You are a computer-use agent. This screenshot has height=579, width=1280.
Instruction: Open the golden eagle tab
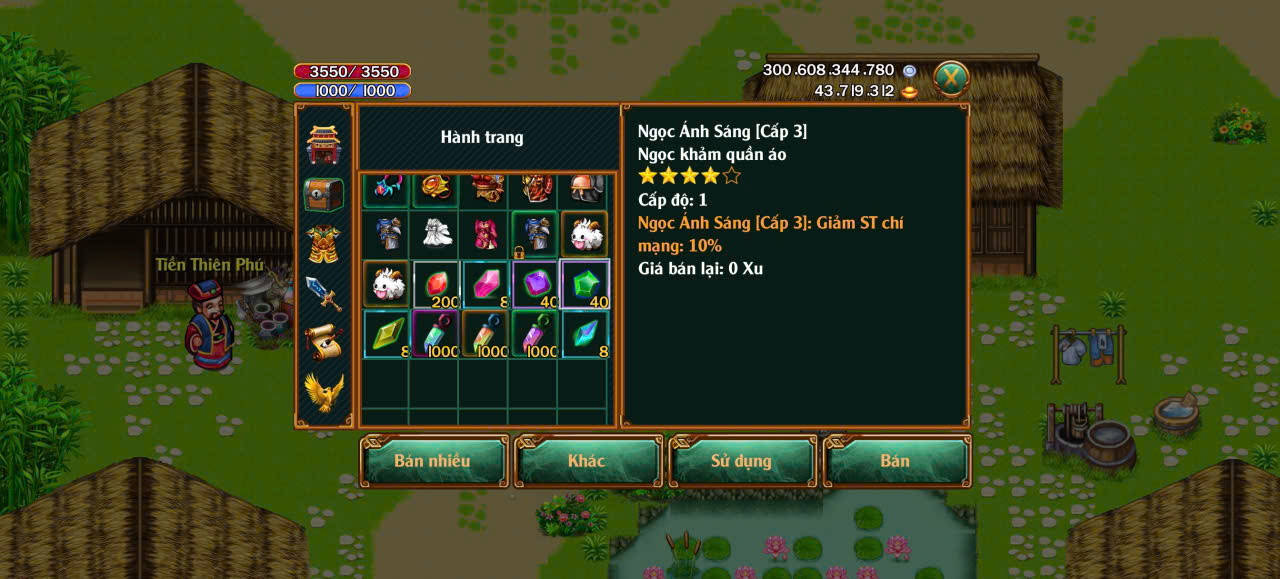[x=323, y=392]
